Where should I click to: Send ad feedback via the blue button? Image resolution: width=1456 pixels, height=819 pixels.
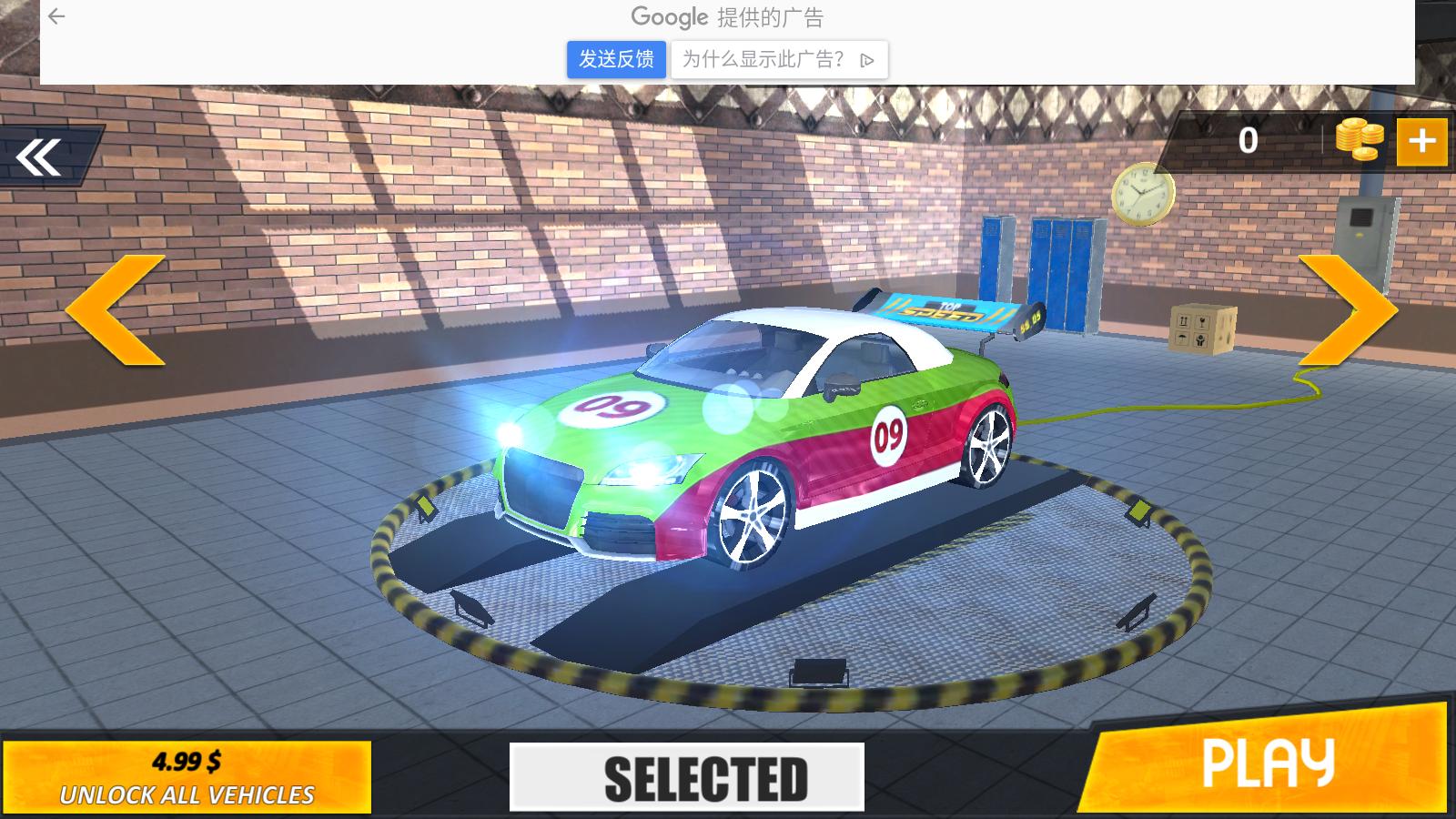[616, 60]
